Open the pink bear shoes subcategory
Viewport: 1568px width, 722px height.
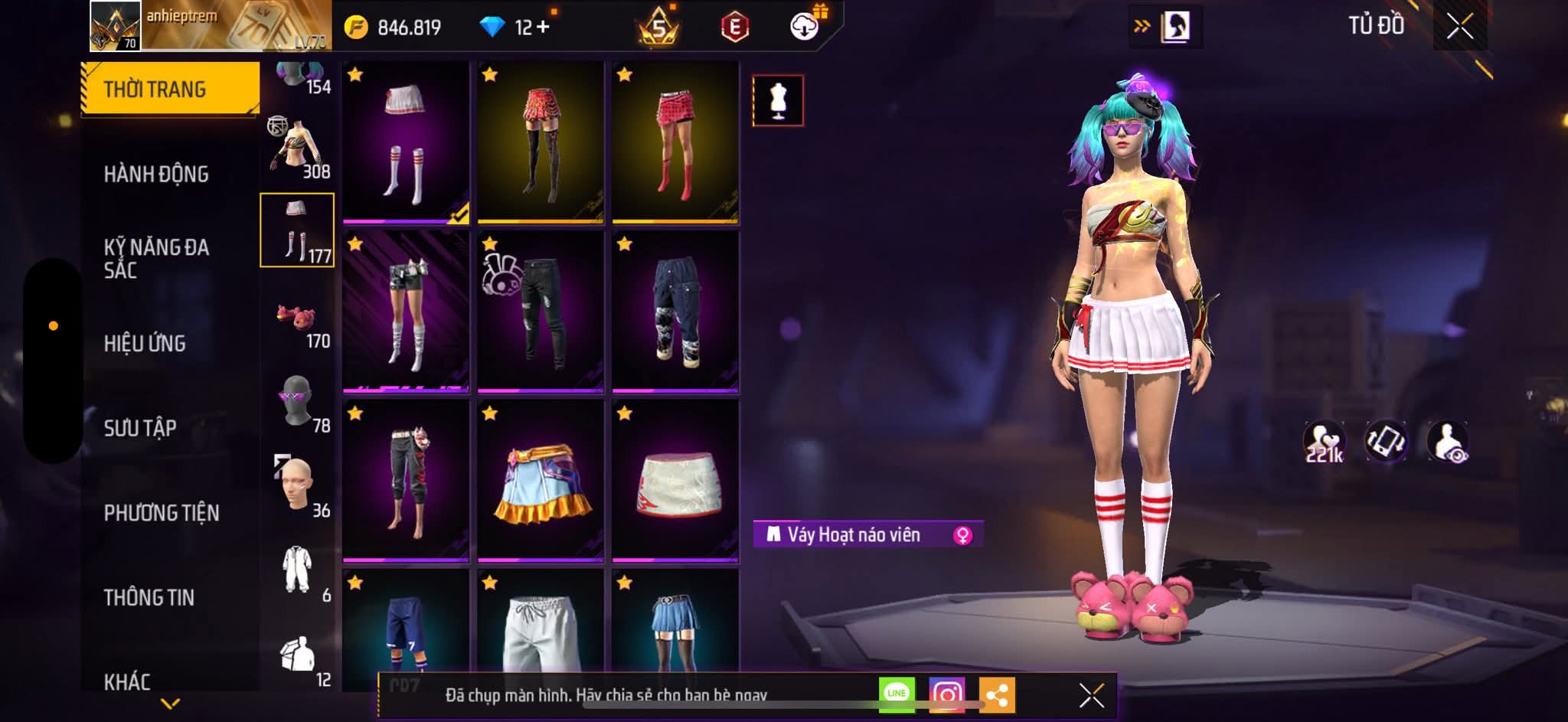pyautogui.click(x=299, y=322)
